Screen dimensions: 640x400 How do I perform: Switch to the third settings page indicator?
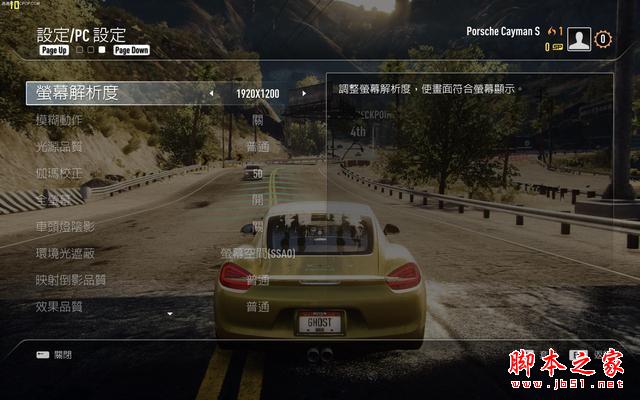101,49
